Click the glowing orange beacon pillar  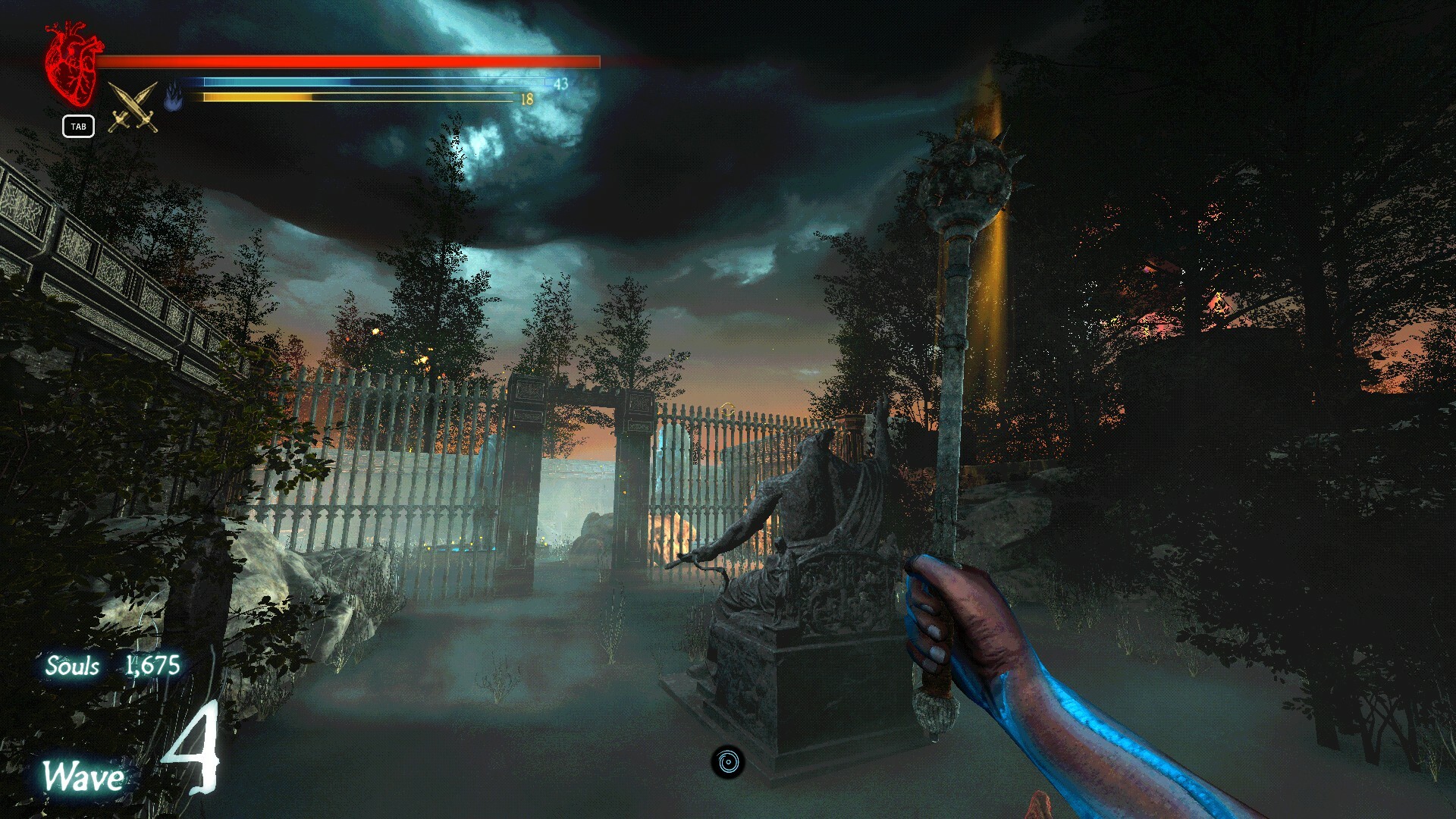(x=993, y=265)
